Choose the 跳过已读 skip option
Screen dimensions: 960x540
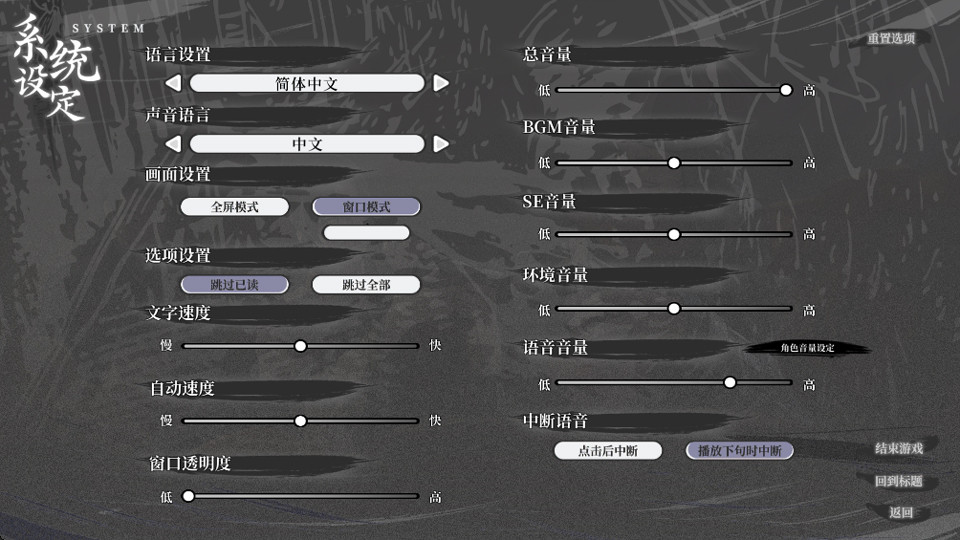[x=235, y=285]
